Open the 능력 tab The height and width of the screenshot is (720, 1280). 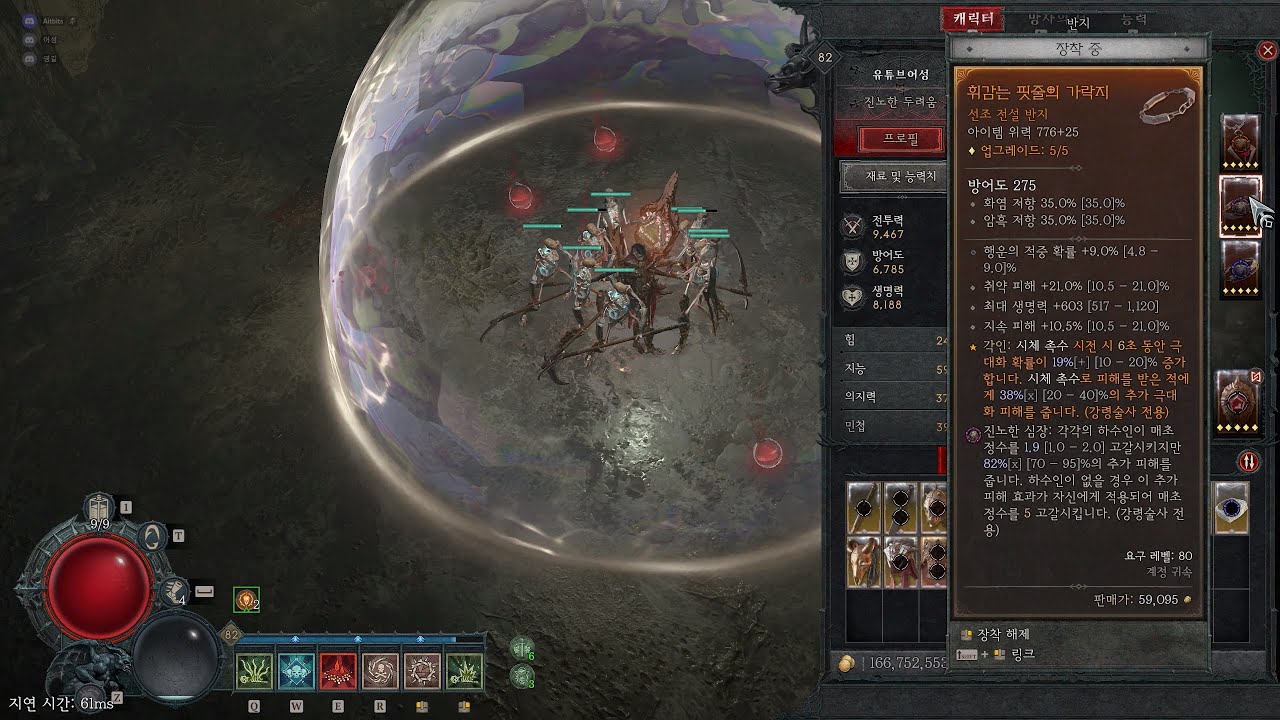pos(1133,20)
